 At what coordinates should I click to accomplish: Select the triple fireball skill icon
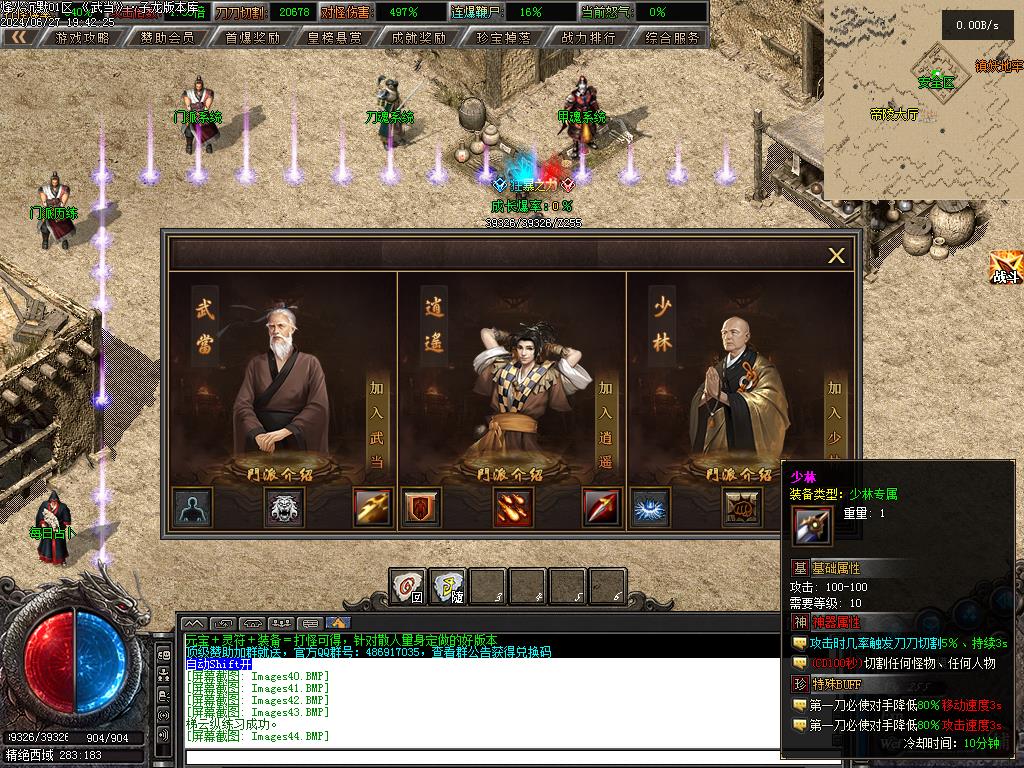point(512,508)
